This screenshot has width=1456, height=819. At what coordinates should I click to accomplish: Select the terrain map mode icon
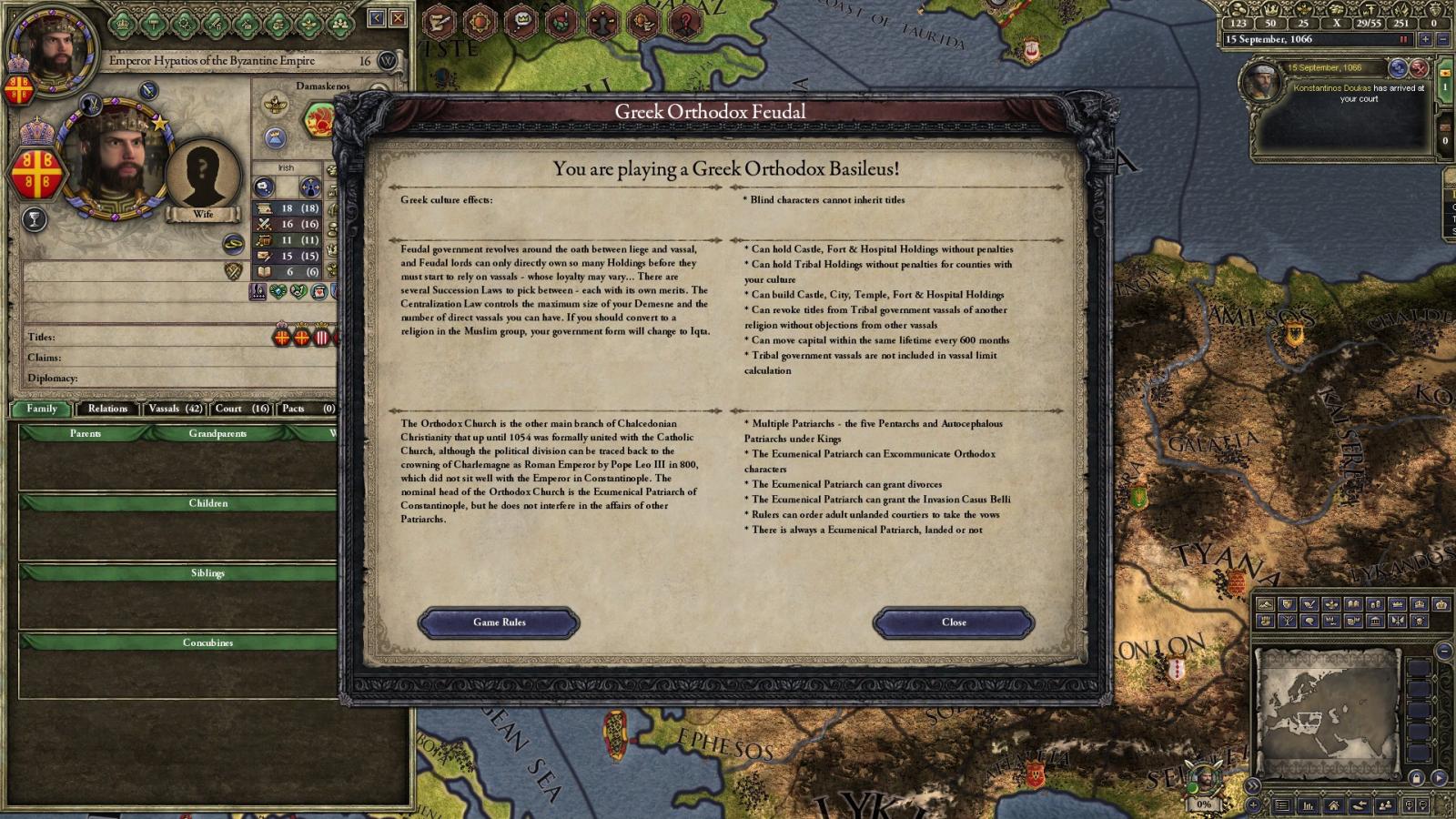point(1265,604)
